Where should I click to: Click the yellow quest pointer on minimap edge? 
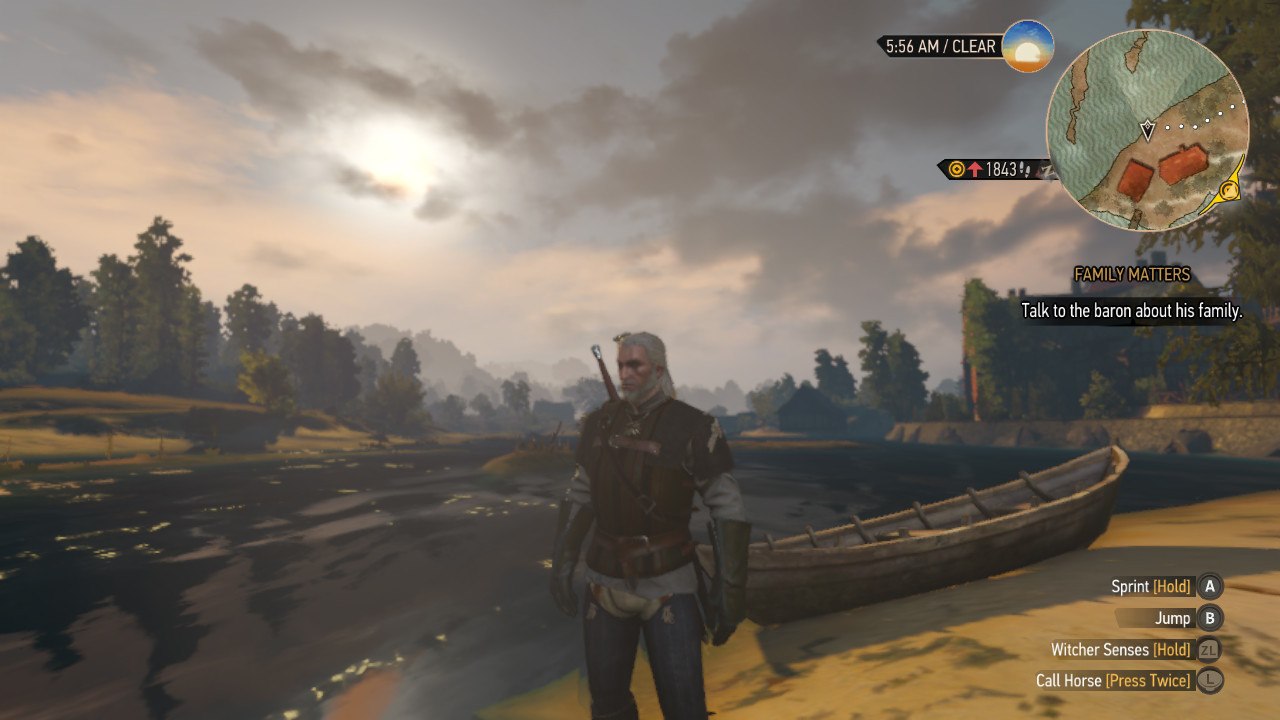click(1229, 190)
